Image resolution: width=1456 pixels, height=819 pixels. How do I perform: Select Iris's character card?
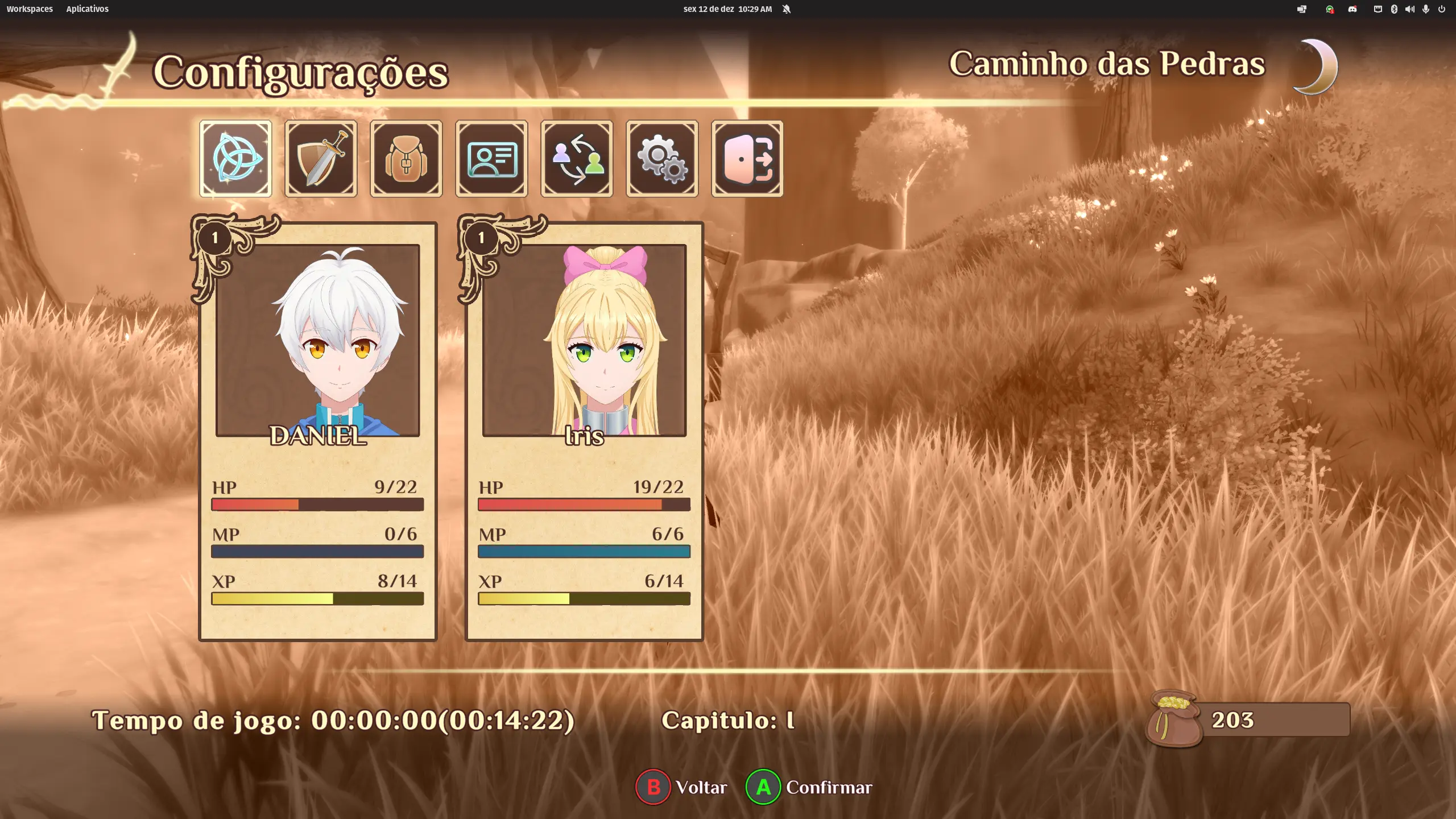pyautogui.click(x=584, y=431)
